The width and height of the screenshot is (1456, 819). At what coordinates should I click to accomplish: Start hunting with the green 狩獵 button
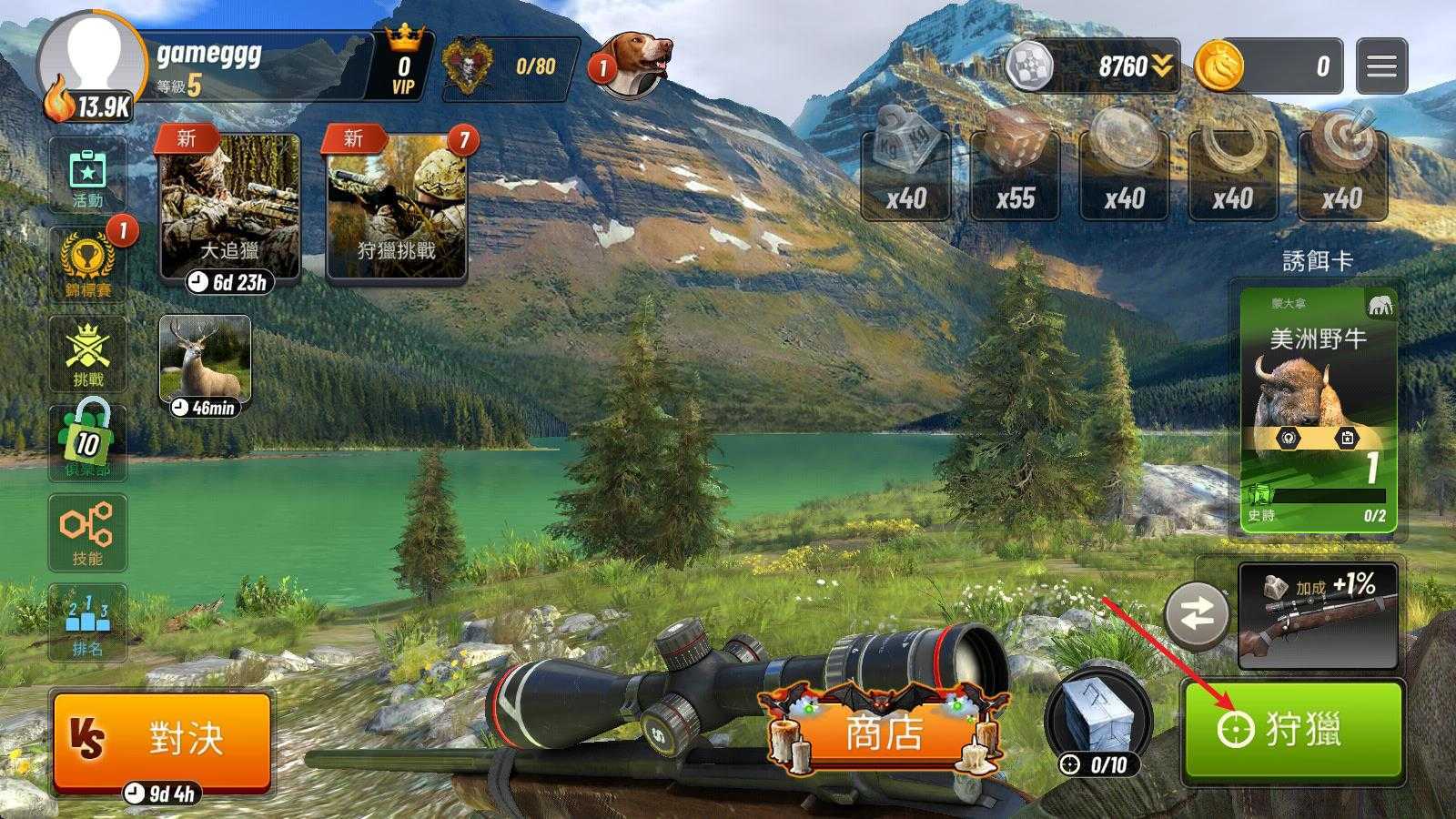[1292, 729]
